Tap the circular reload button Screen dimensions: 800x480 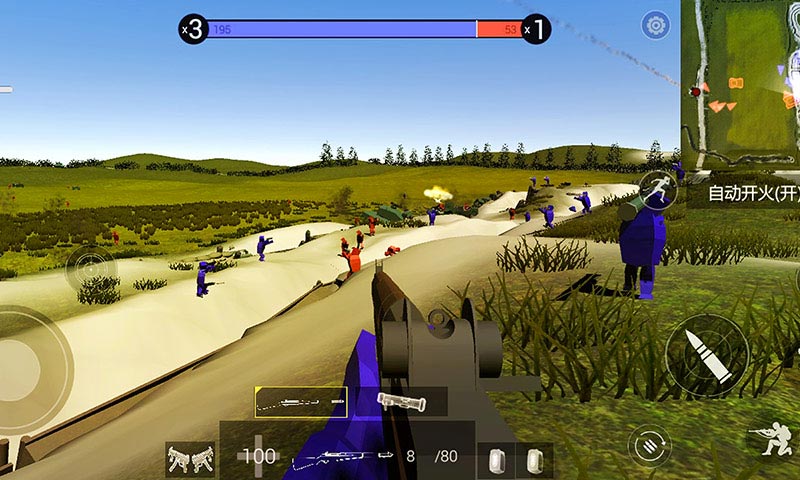(x=649, y=443)
